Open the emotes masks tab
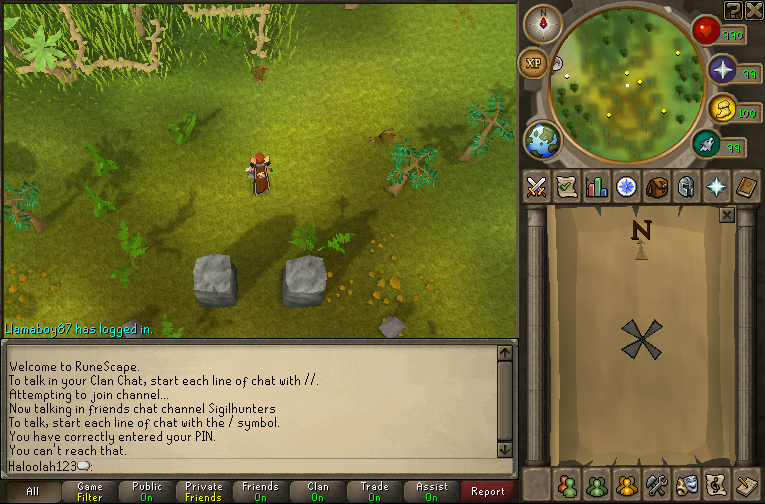This screenshot has height=504, width=765. pos(687,482)
